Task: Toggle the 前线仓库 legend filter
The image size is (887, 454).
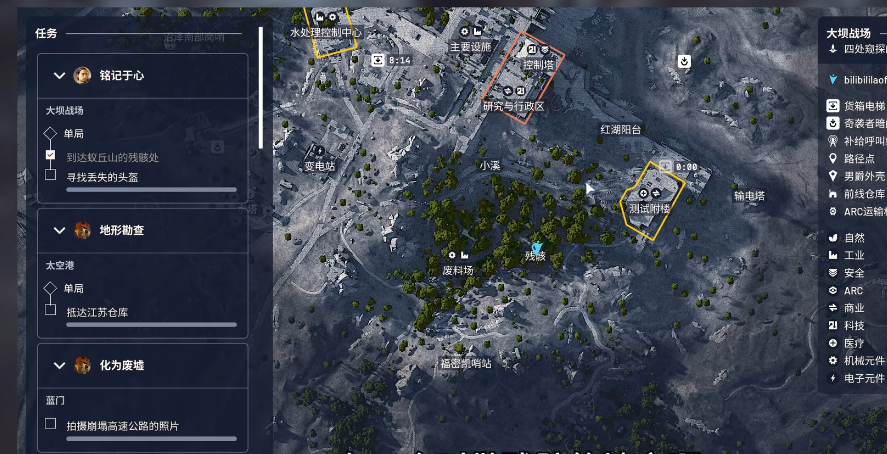Action: click(x=856, y=194)
